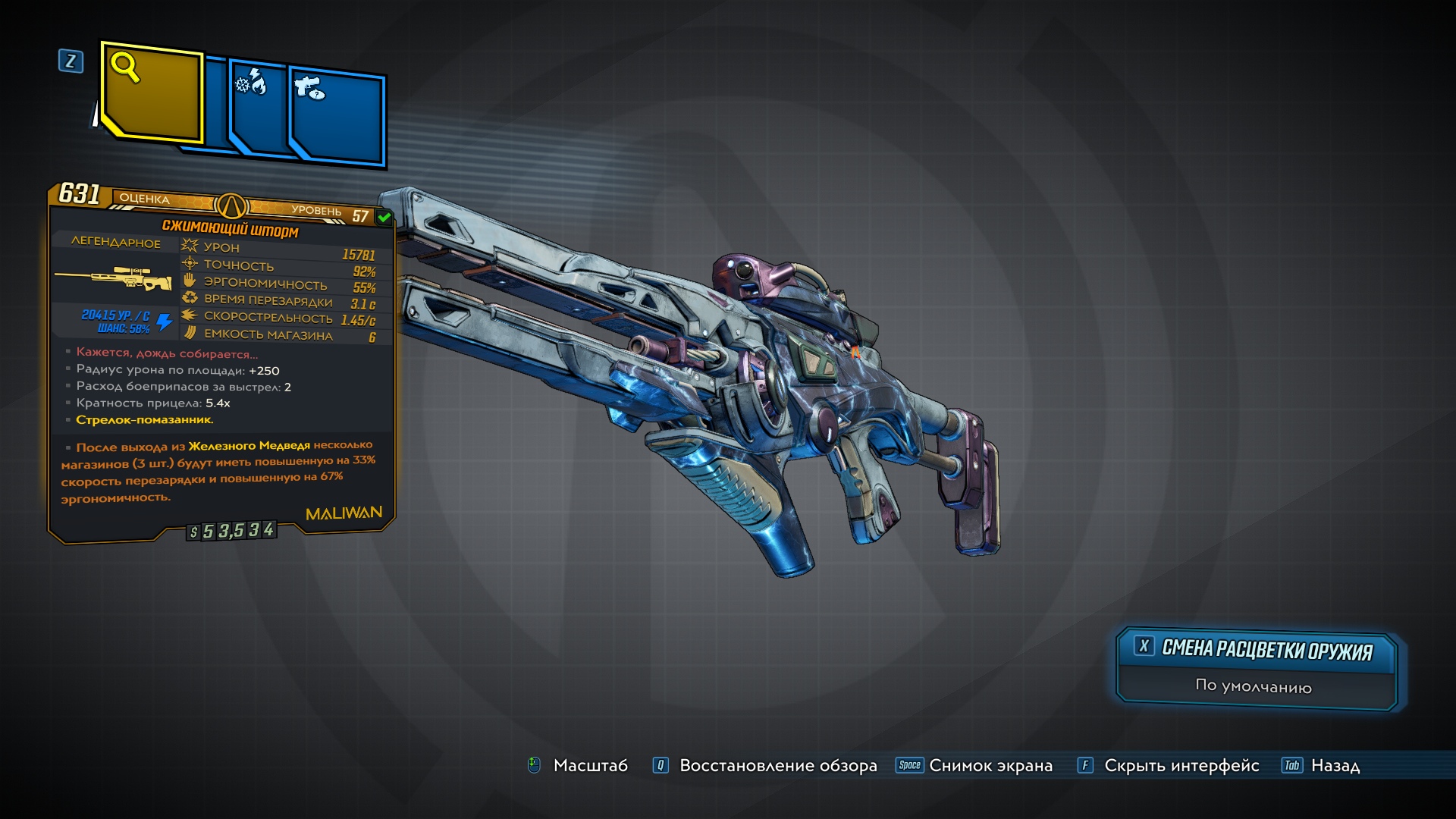Hide the interface with Скрыть интерфейс
The width and height of the screenshot is (1456, 819).
[1181, 766]
